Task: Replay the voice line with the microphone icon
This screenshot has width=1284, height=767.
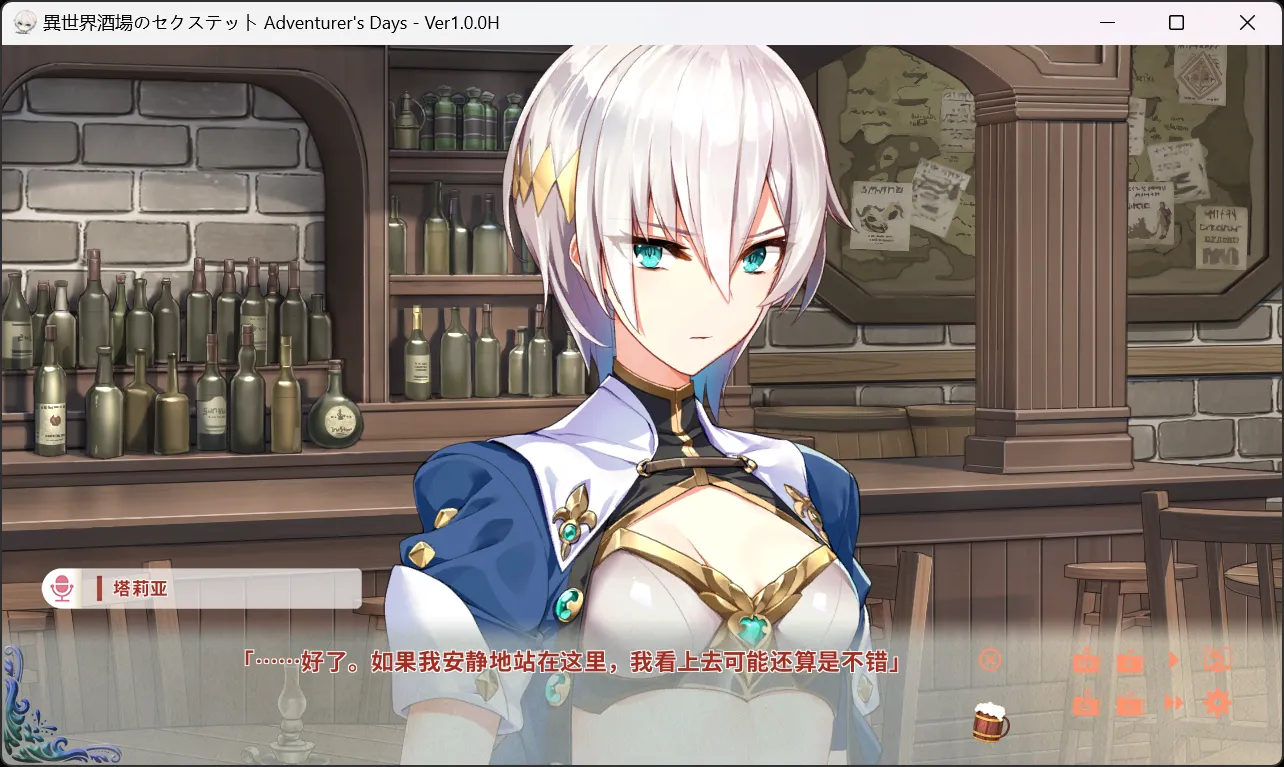Action: 62,588
